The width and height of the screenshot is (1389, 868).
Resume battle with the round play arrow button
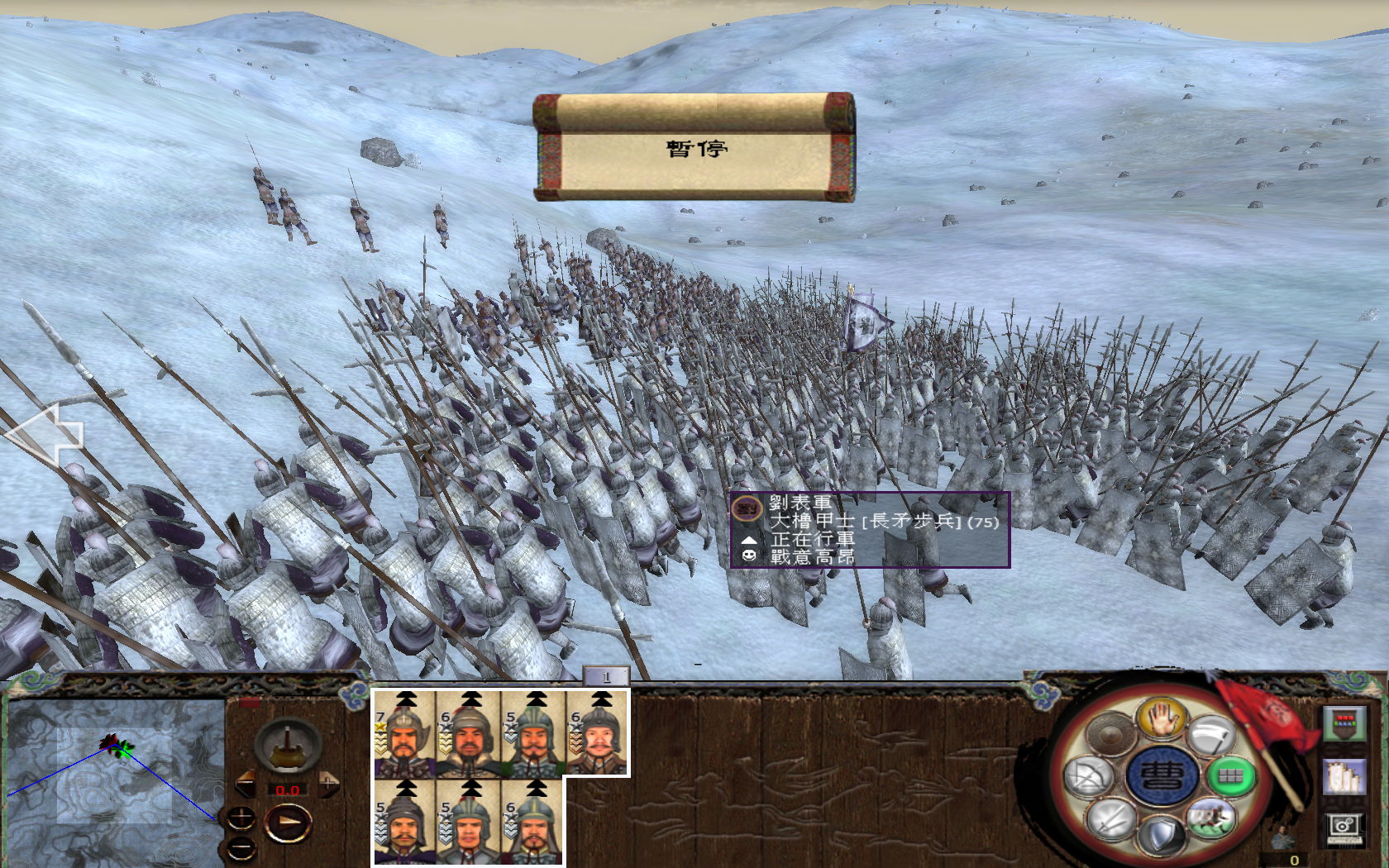point(289,823)
